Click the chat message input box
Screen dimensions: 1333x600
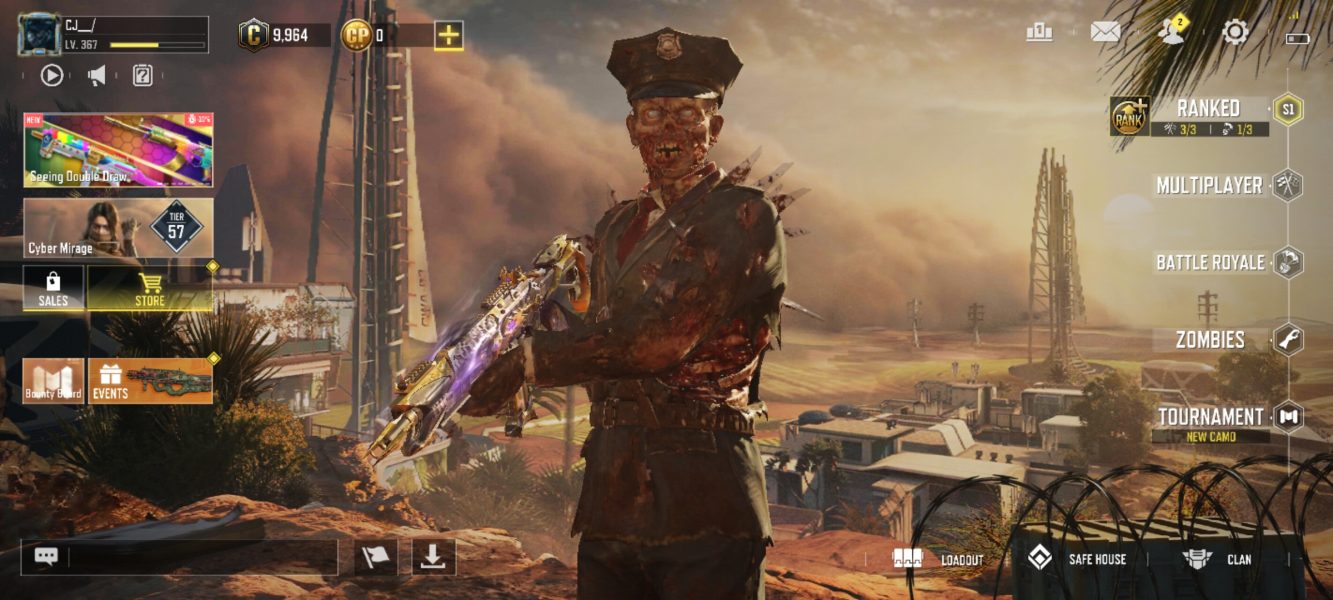point(200,557)
